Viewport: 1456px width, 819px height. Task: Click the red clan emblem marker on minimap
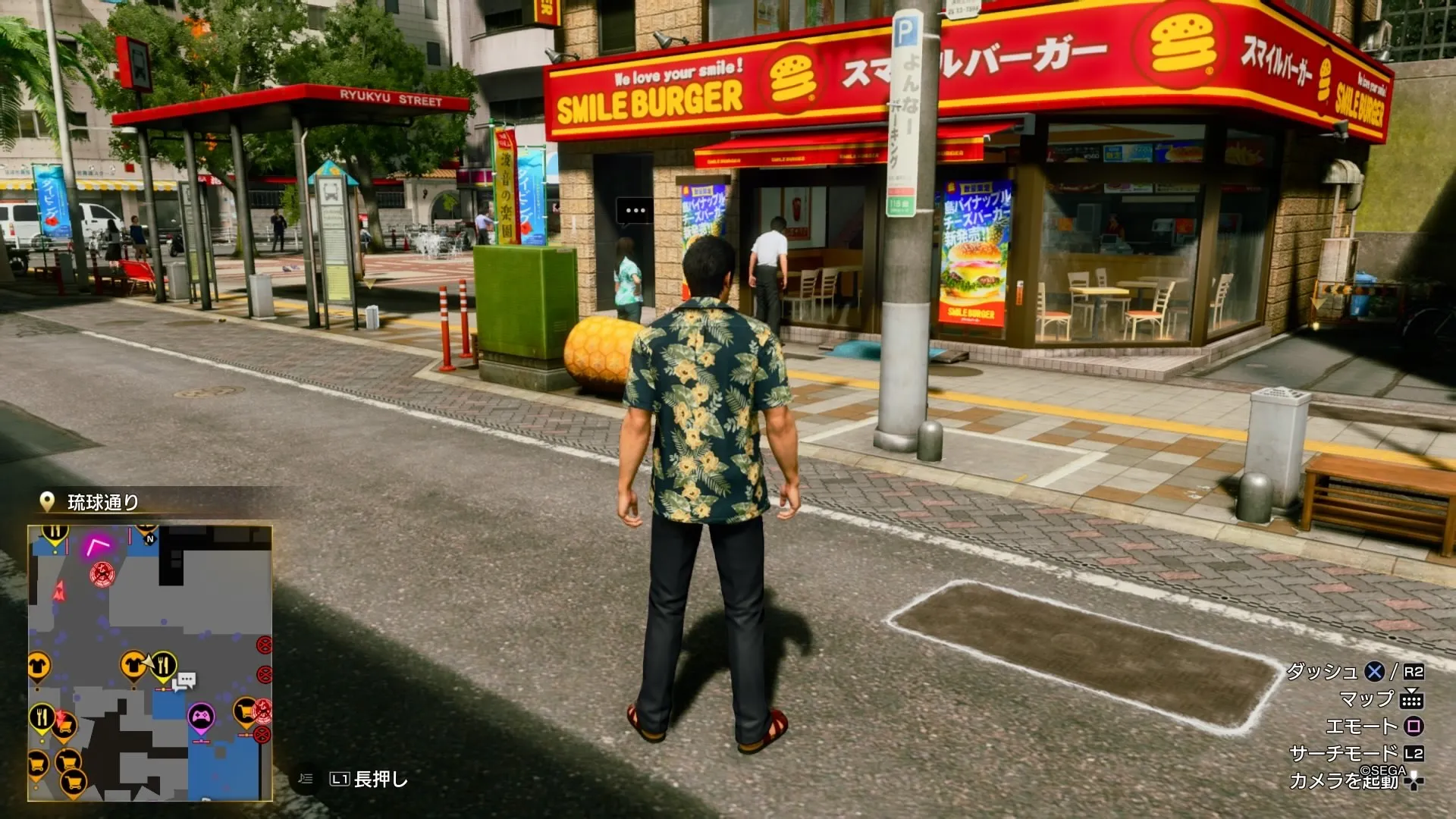tap(102, 573)
